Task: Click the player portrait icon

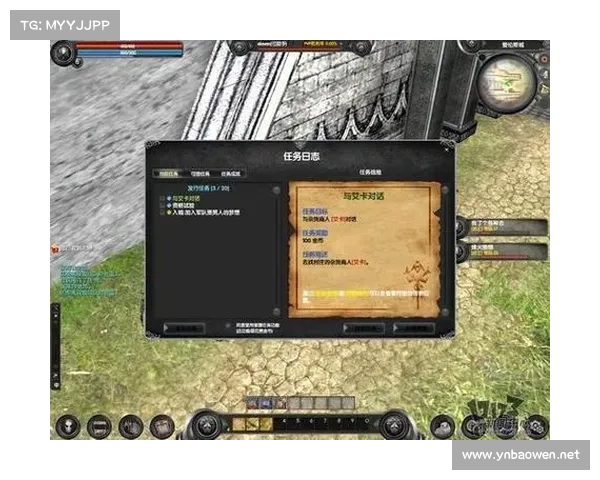Action: pyautogui.click(x=64, y=52)
